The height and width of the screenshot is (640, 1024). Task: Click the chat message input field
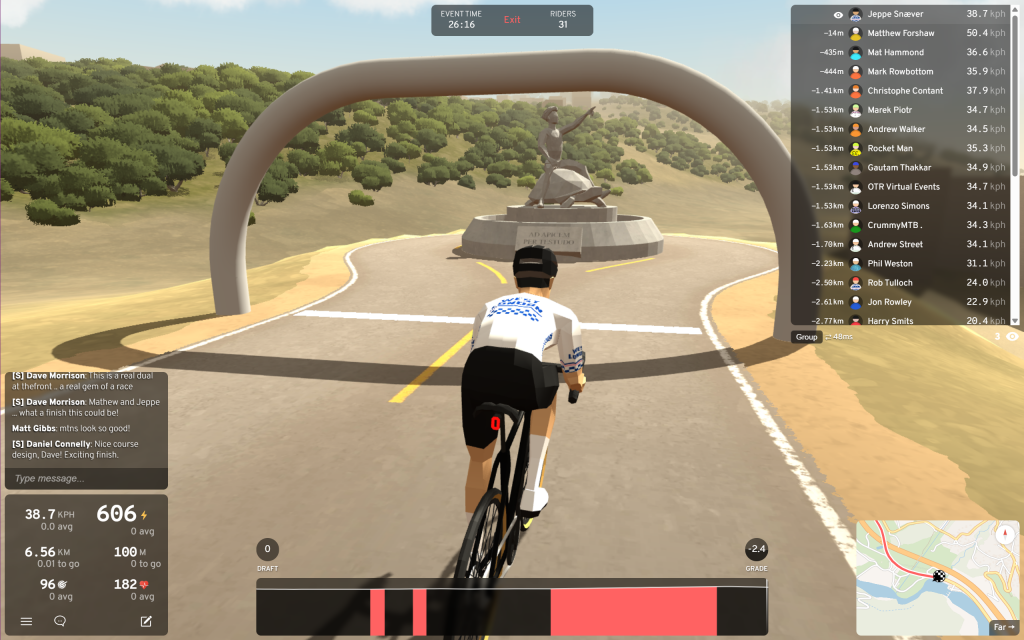86,478
